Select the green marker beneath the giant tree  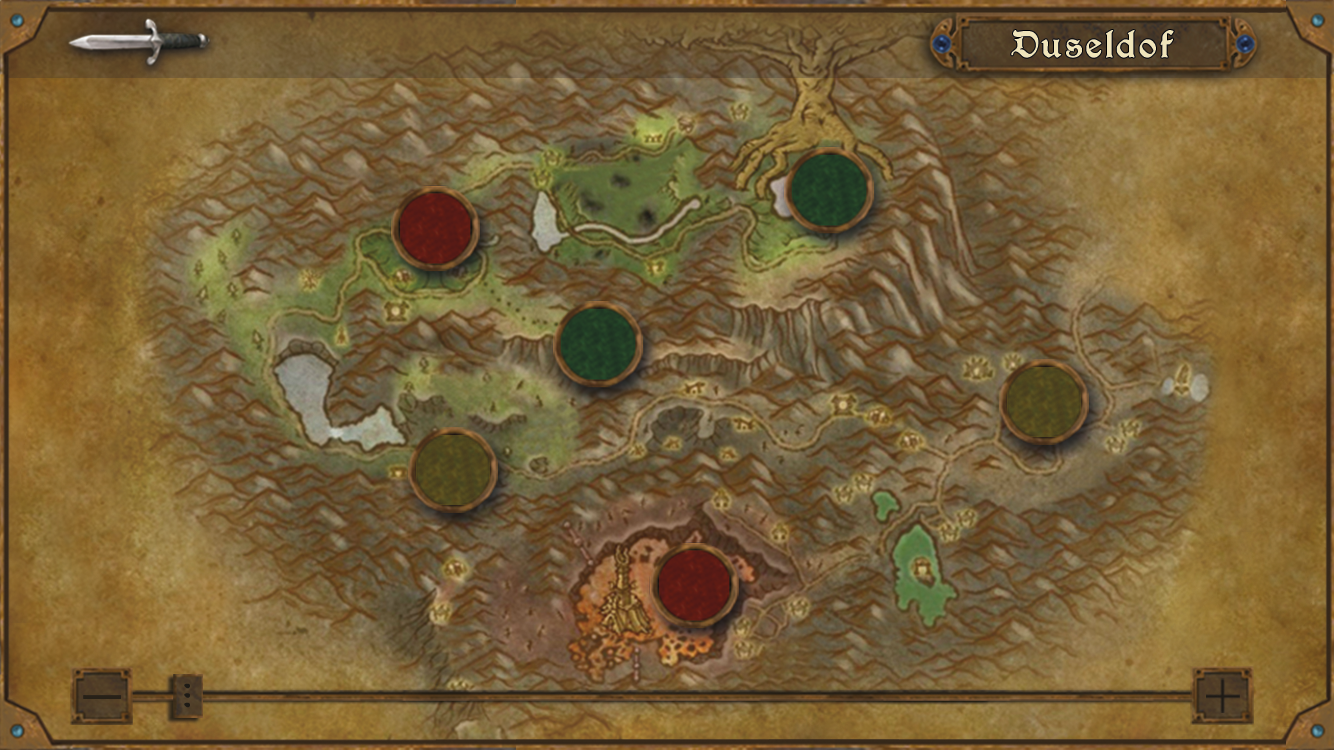pos(829,190)
